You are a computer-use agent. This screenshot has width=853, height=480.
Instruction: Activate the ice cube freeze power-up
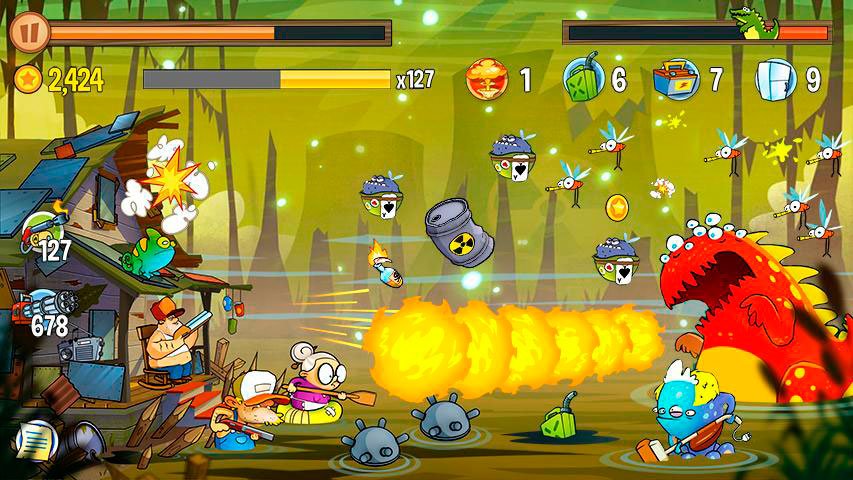[774, 79]
